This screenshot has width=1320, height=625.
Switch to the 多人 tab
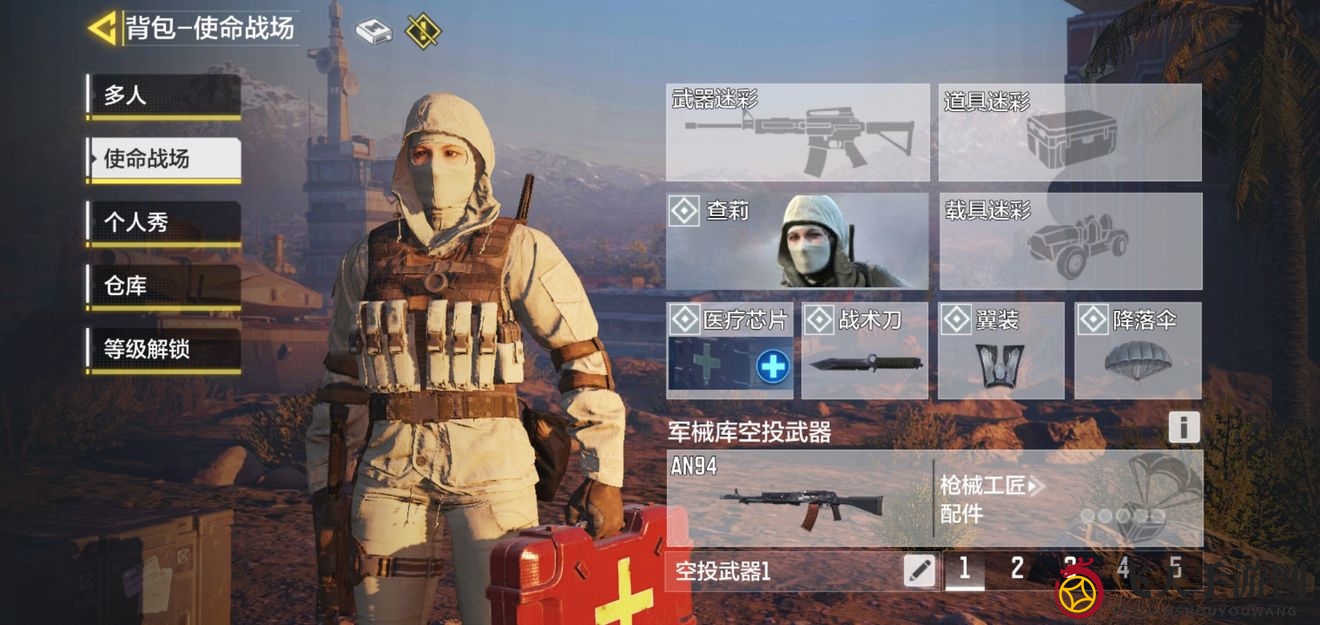coord(163,96)
